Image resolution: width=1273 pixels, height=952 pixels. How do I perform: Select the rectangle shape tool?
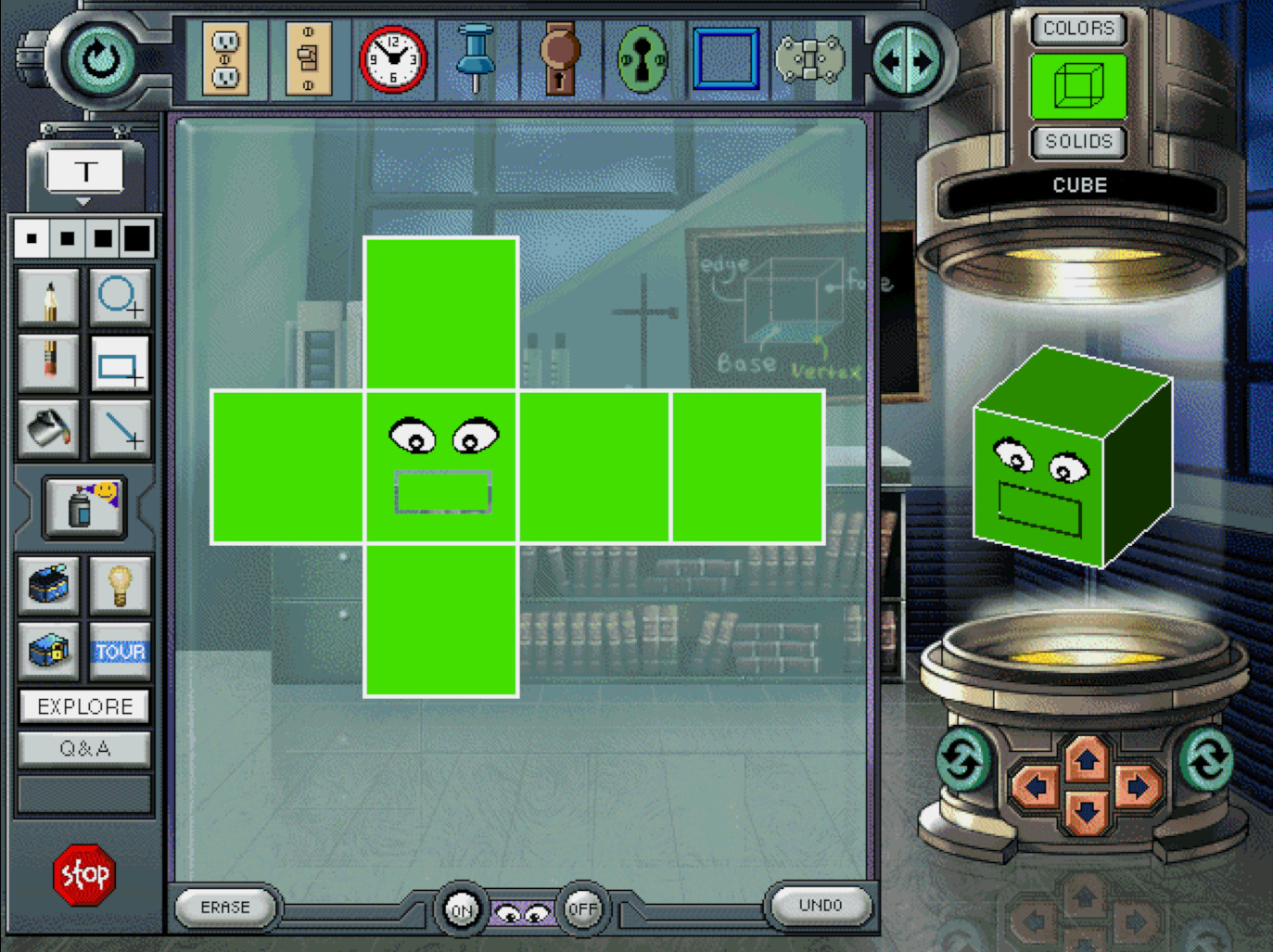tap(120, 365)
